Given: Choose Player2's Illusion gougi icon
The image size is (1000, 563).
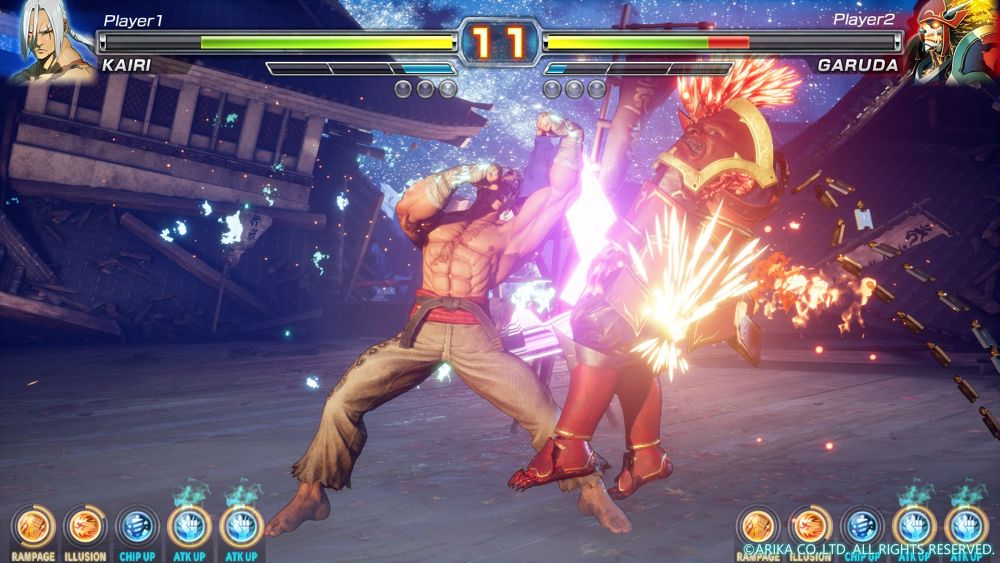Looking at the screenshot, I should click(x=810, y=527).
